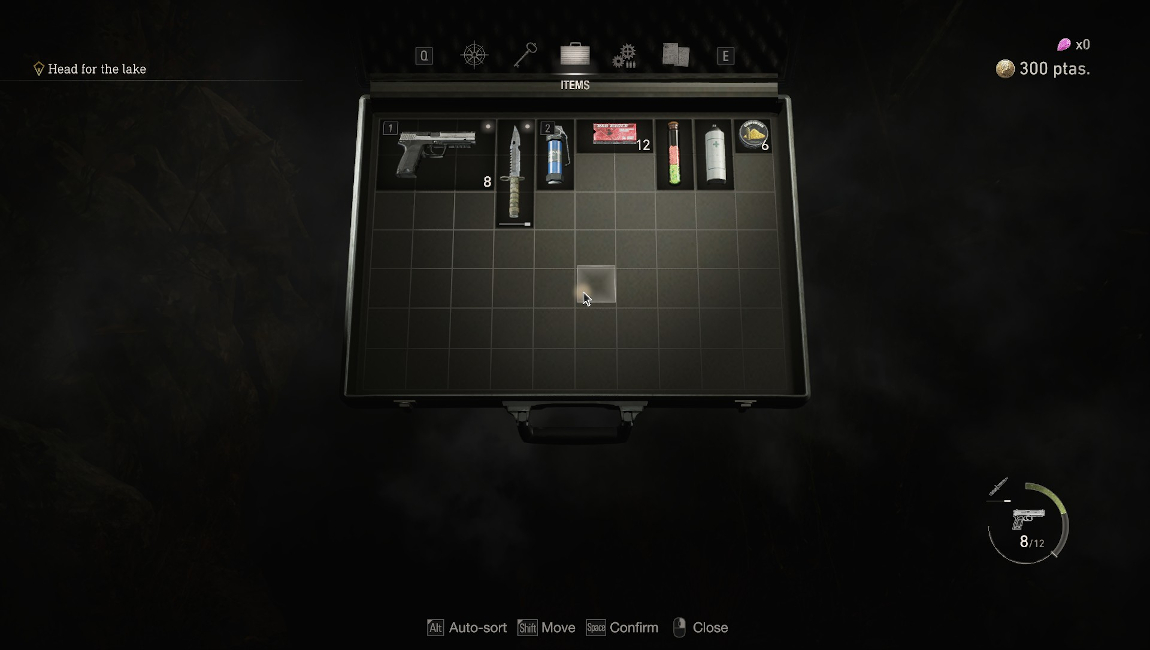The width and height of the screenshot is (1150, 650).
Task: Choose the first aid spray can
Action: pos(714,154)
